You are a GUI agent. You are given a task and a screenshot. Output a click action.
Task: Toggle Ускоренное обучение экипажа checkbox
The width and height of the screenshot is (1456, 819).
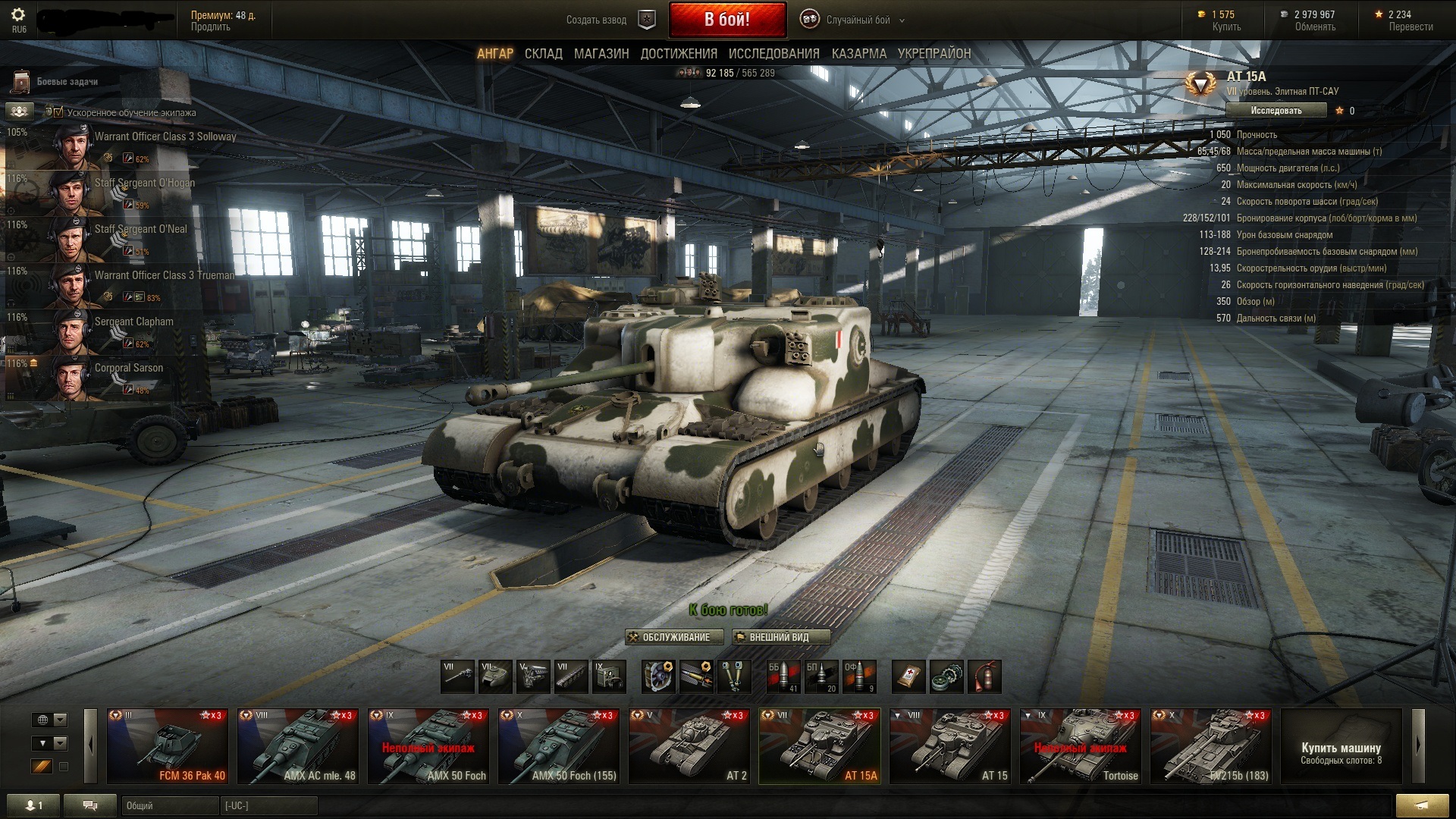tap(58, 112)
